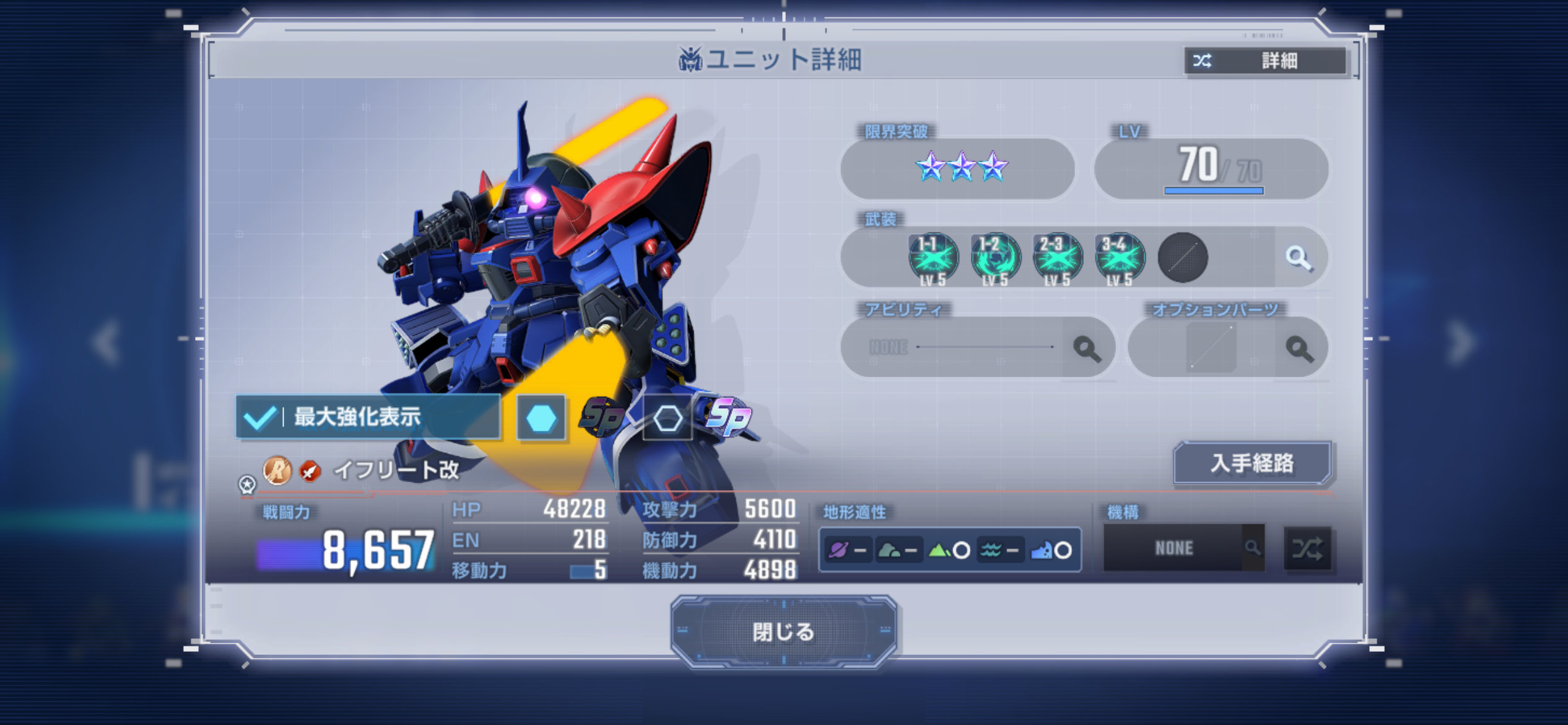Go to the previous unit arrow
1568x725 pixels.
(107, 341)
